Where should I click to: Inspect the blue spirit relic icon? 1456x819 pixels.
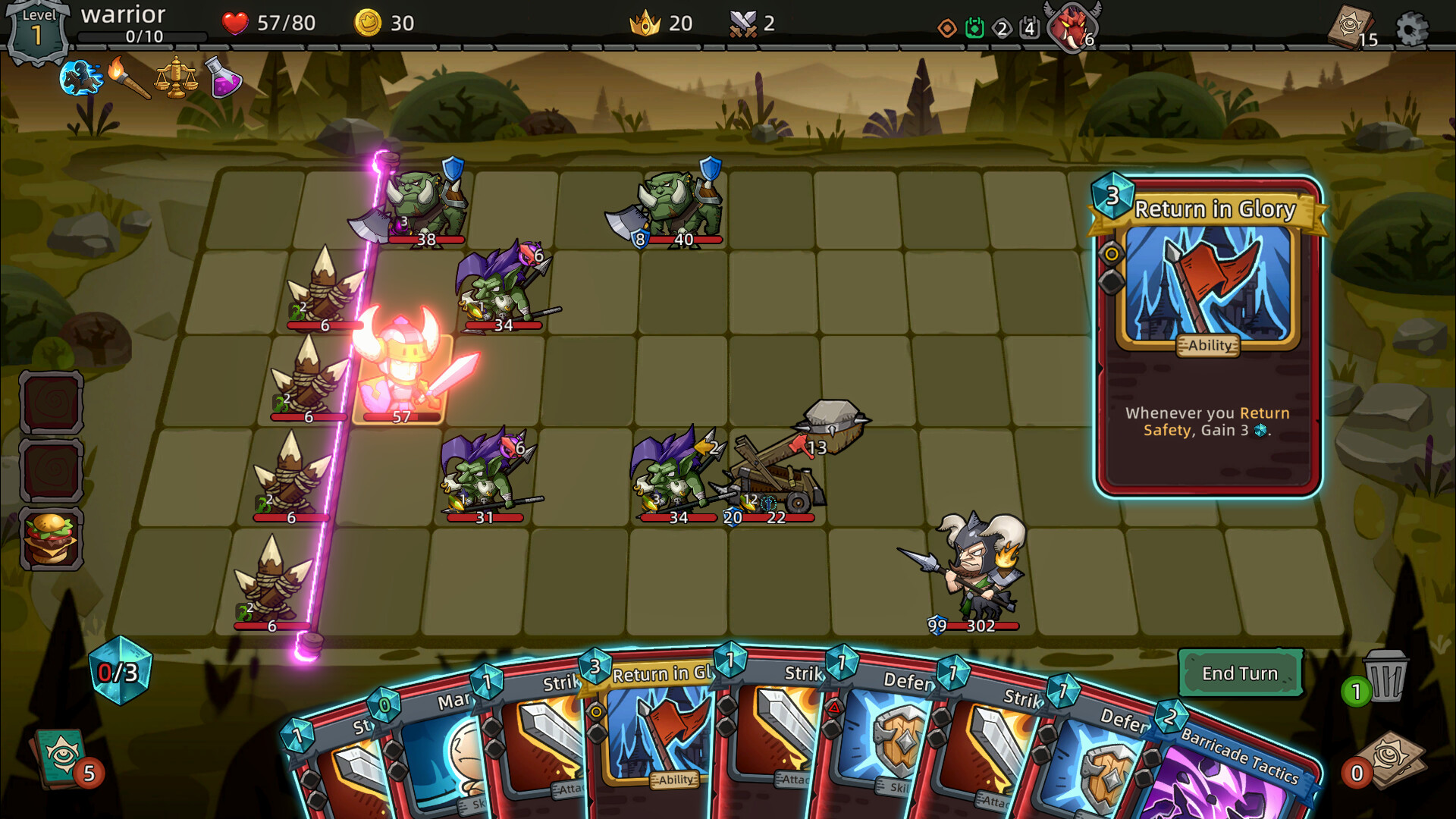point(80,77)
